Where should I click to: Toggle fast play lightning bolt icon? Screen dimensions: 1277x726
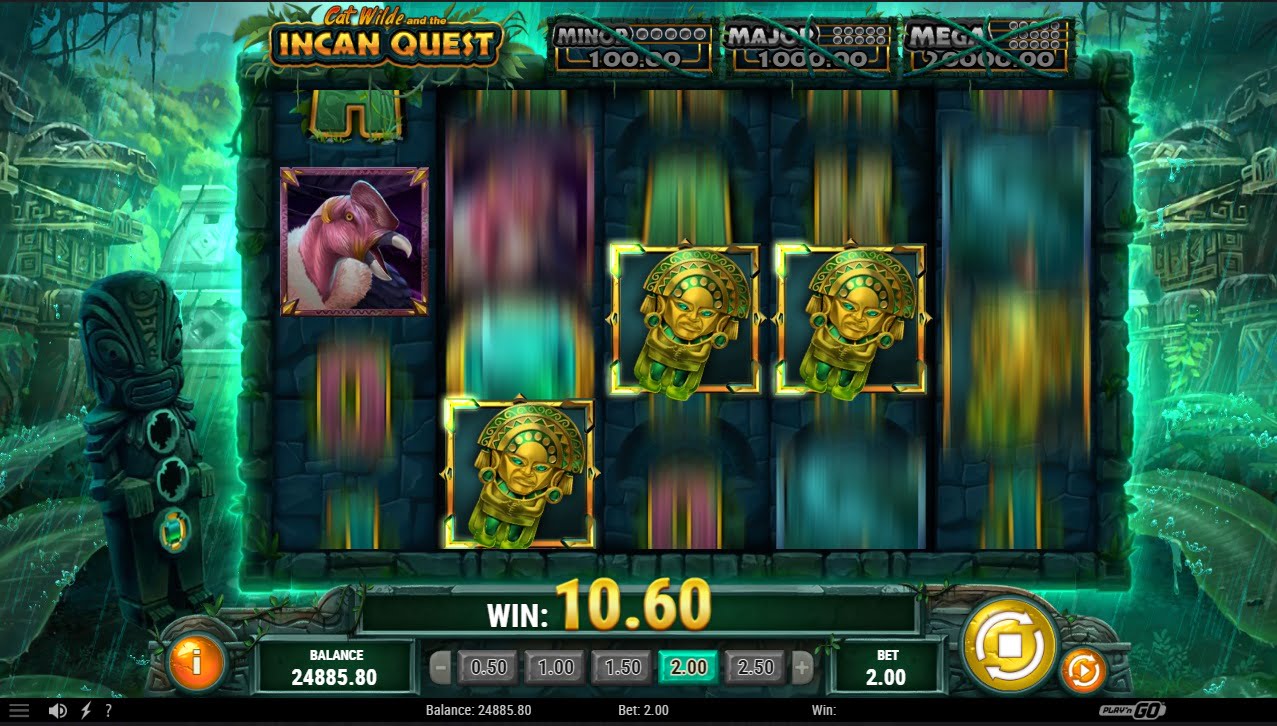pyautogui.click(x=85, y=711)
